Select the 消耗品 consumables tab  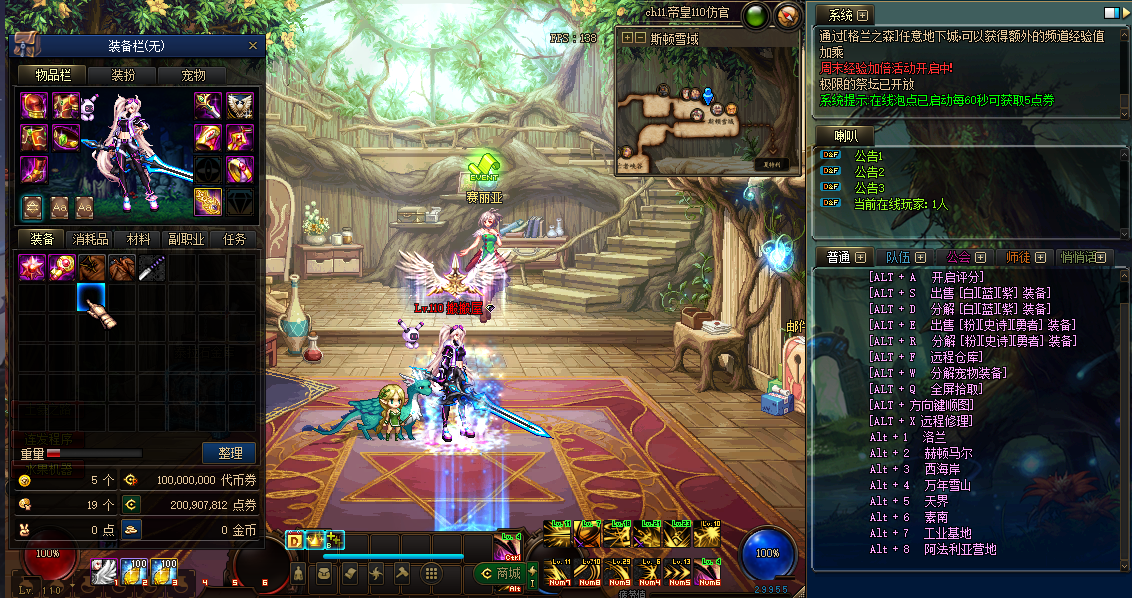[x=90, y=240]
